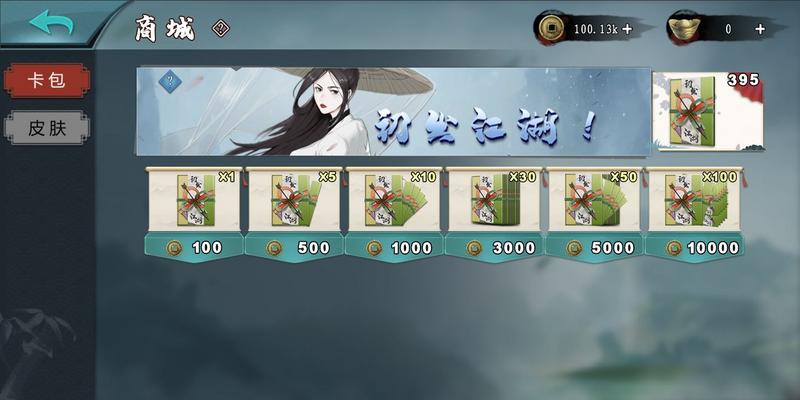Add gold ingots with the plus button

tap(760, 29)
